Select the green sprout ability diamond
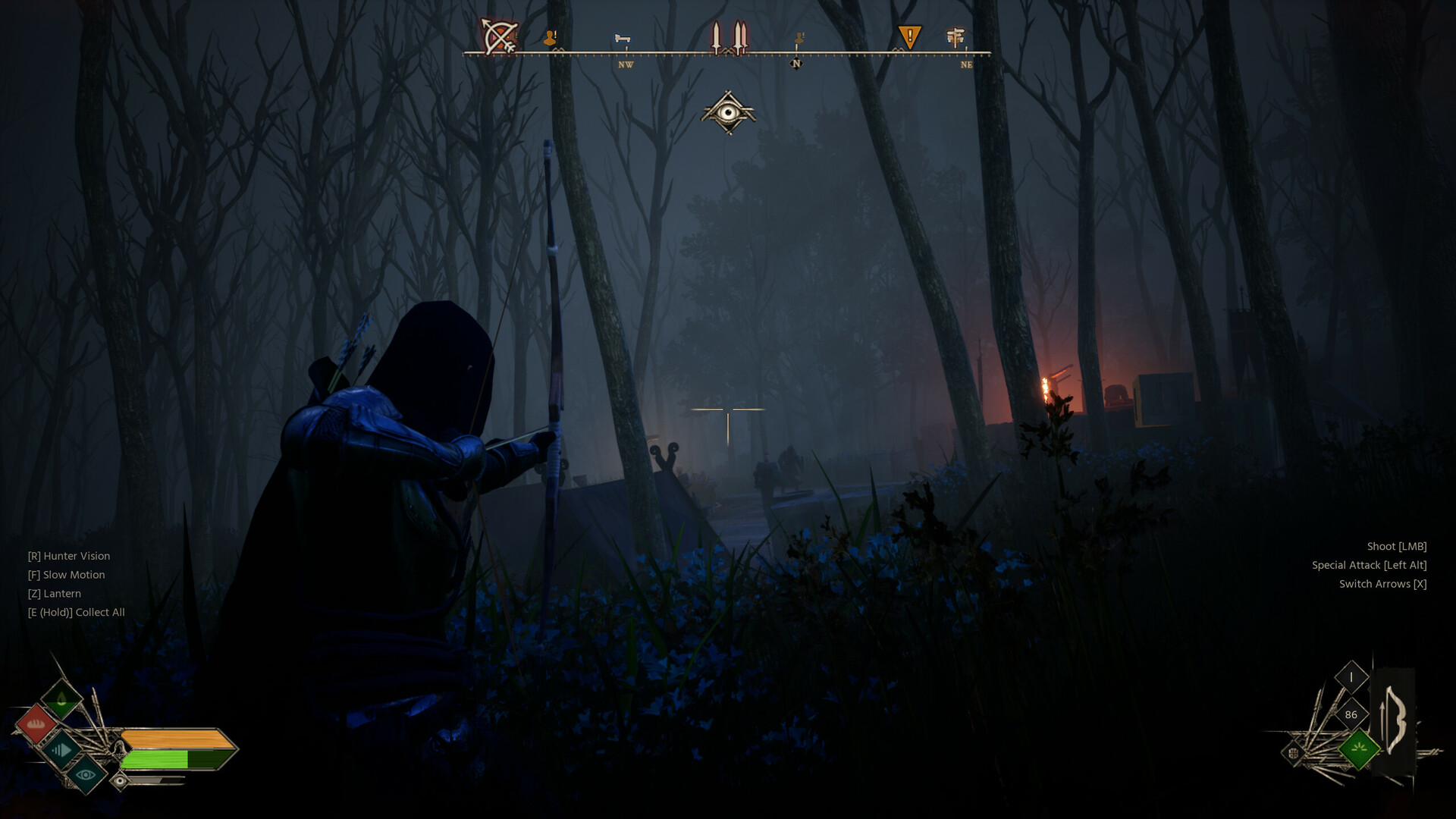Image resolution: width=1456 pixels, height=819 pixels. click(x=1360, y=748)
